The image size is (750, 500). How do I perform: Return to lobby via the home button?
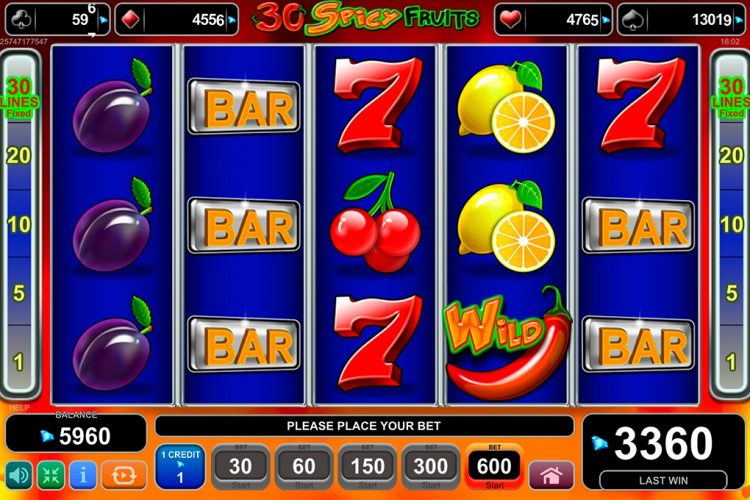551,474
